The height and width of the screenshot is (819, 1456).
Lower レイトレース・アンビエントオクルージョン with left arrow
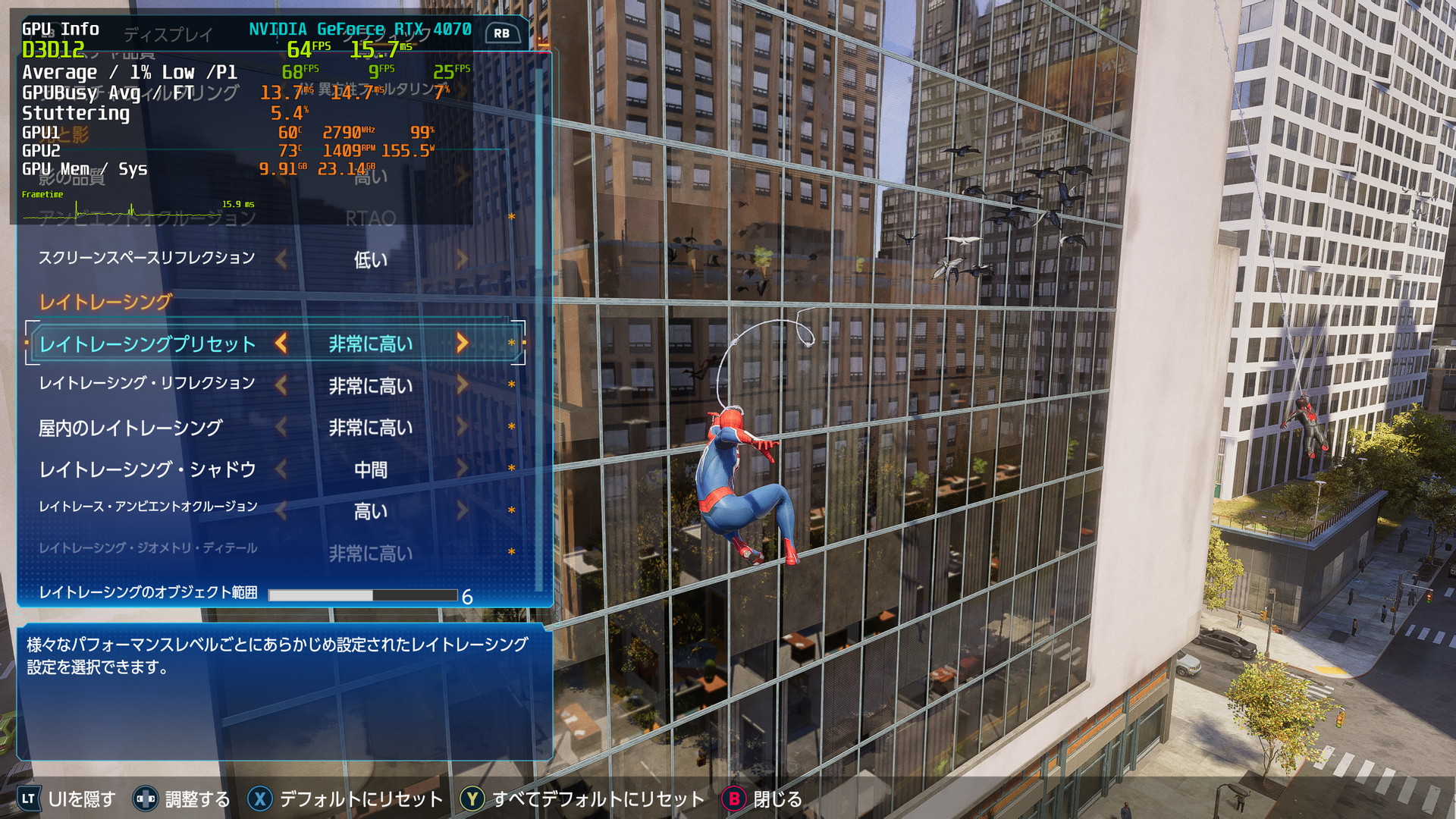[x=281, y=511]
